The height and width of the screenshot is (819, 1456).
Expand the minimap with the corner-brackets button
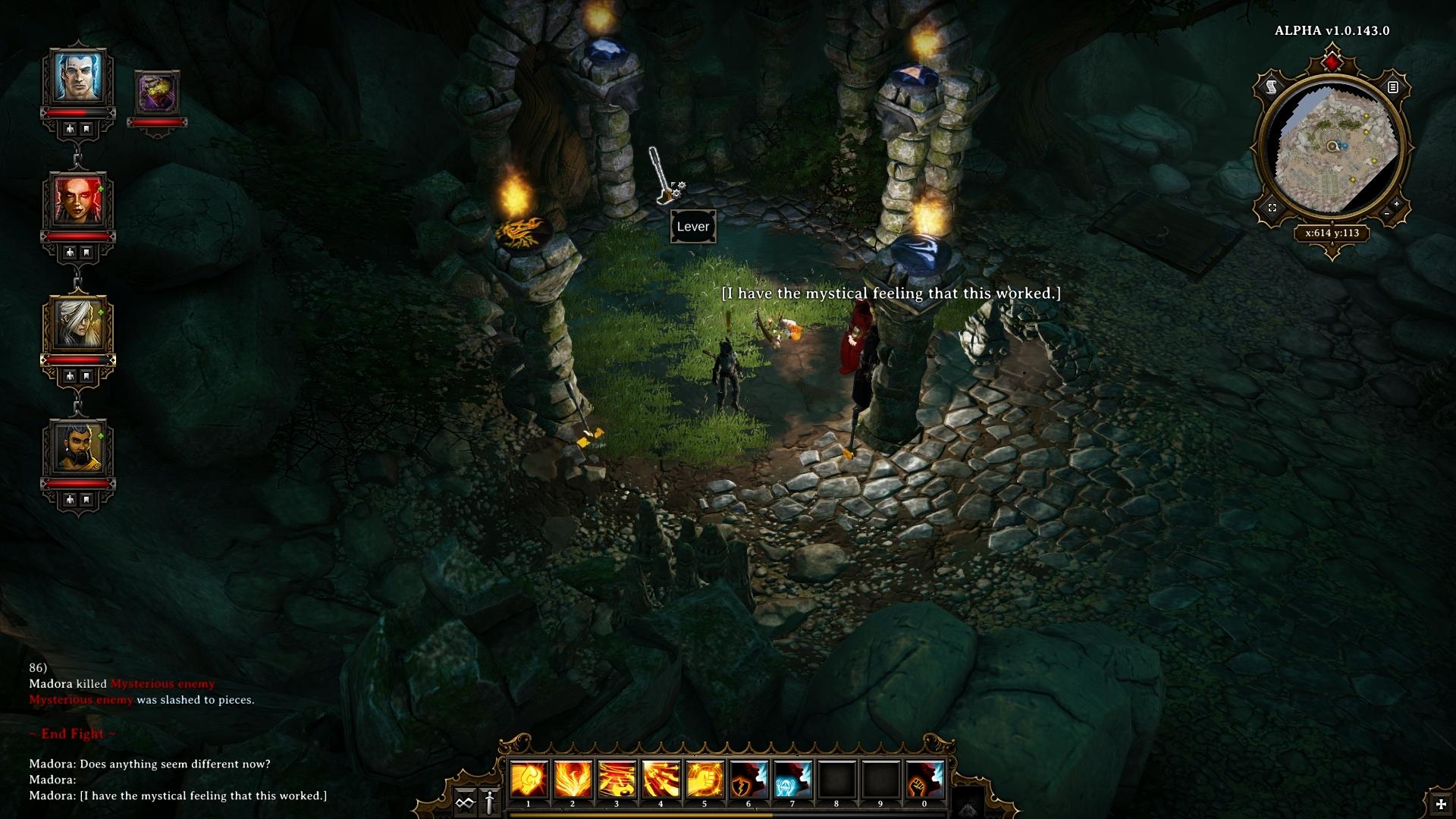1272,208
